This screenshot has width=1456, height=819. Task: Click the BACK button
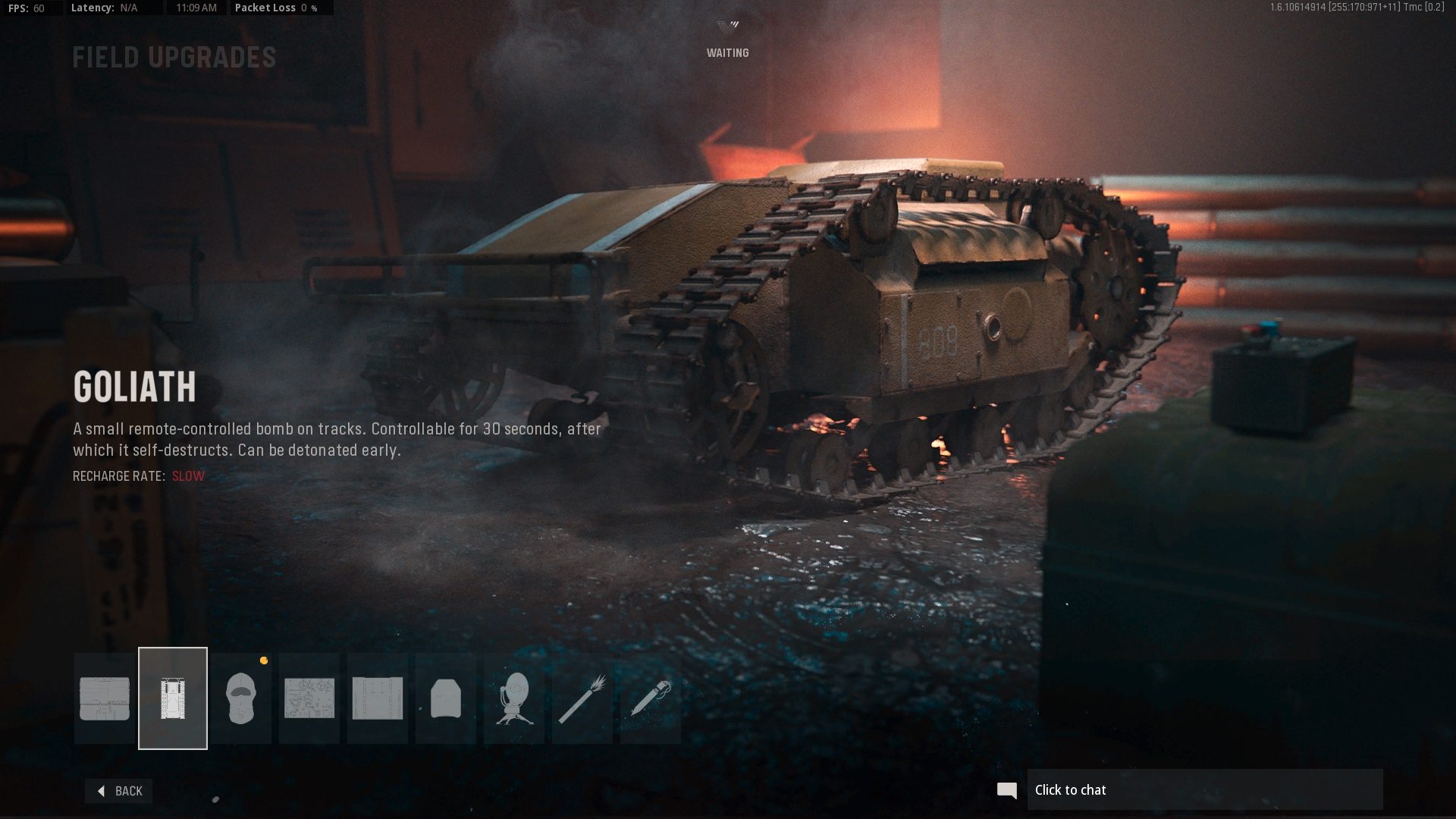pos(118,791)
